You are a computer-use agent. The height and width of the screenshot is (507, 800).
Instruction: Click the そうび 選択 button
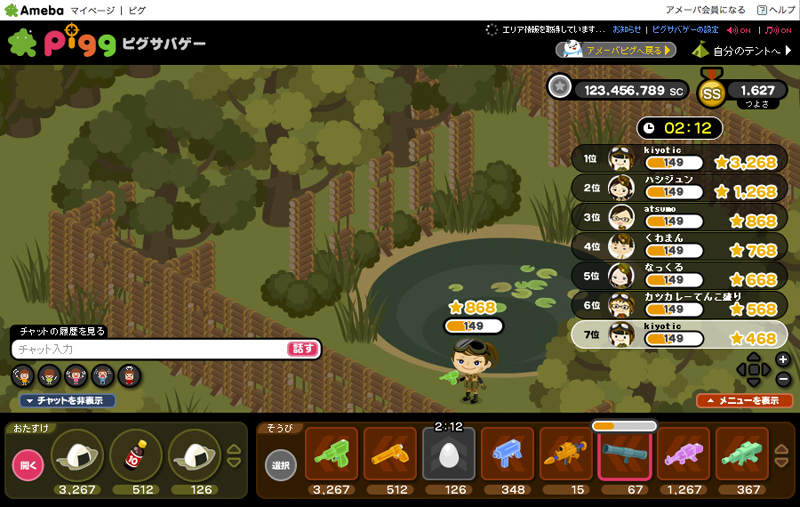pos(281,465)
